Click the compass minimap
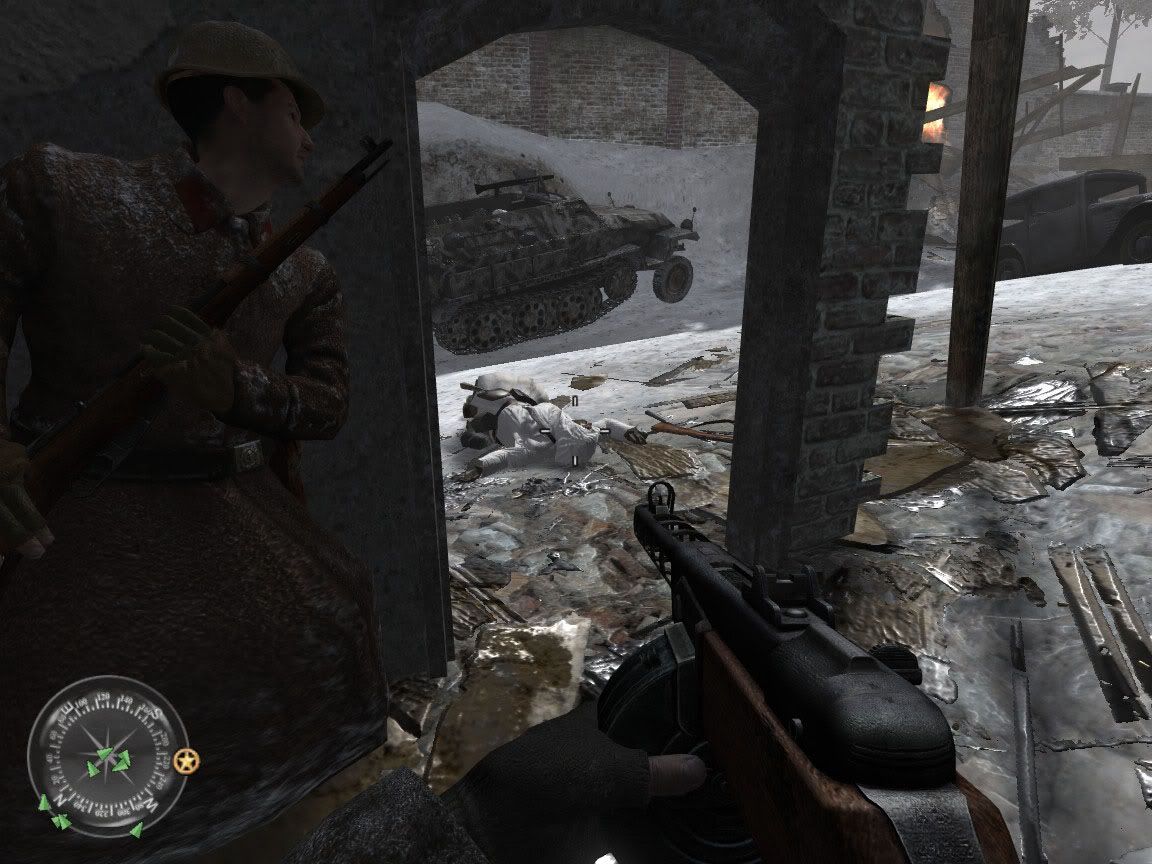 107,756
